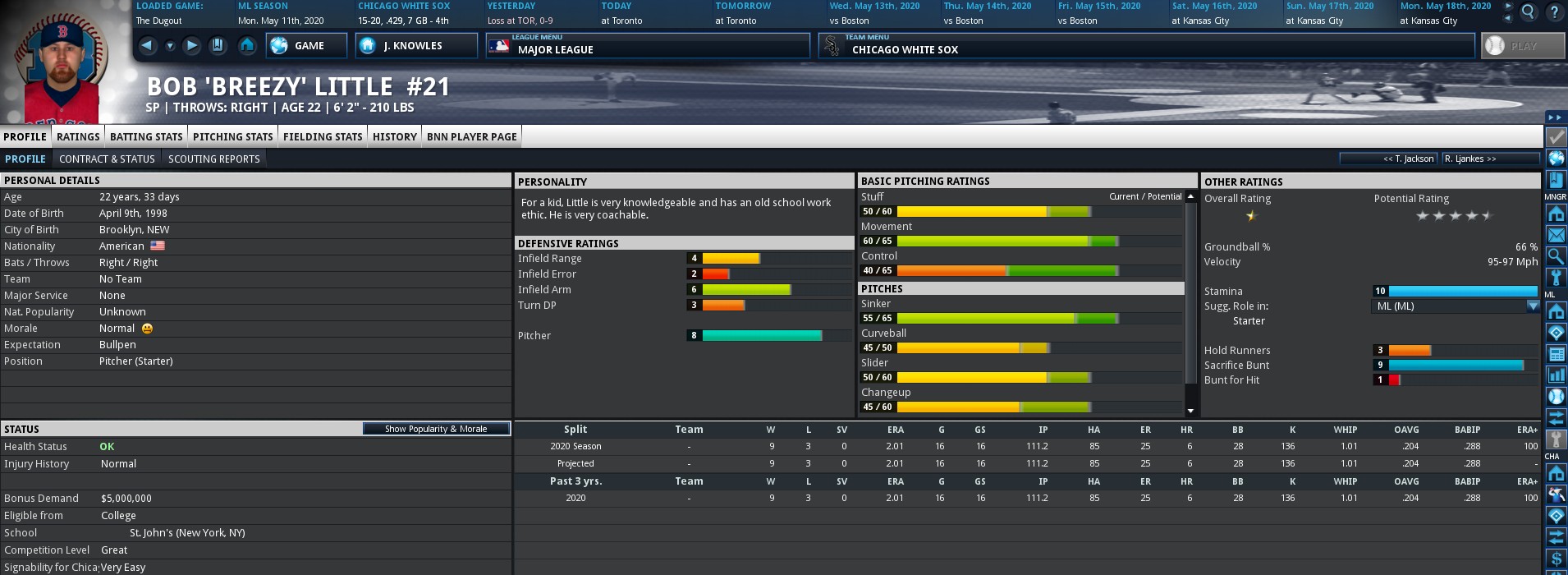Click the back arrow navigation button
Screen dimensions: 1568x575
[147, 46]
